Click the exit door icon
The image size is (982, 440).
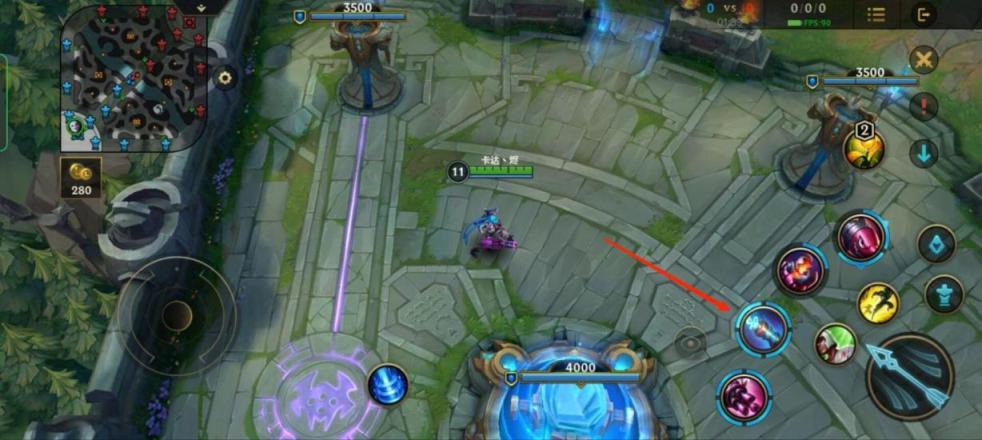click(925, 14)
